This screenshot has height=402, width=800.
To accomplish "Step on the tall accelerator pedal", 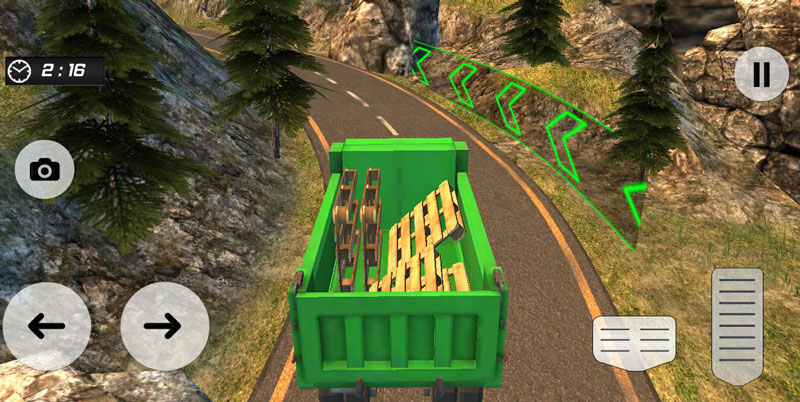I will (737, 325).
